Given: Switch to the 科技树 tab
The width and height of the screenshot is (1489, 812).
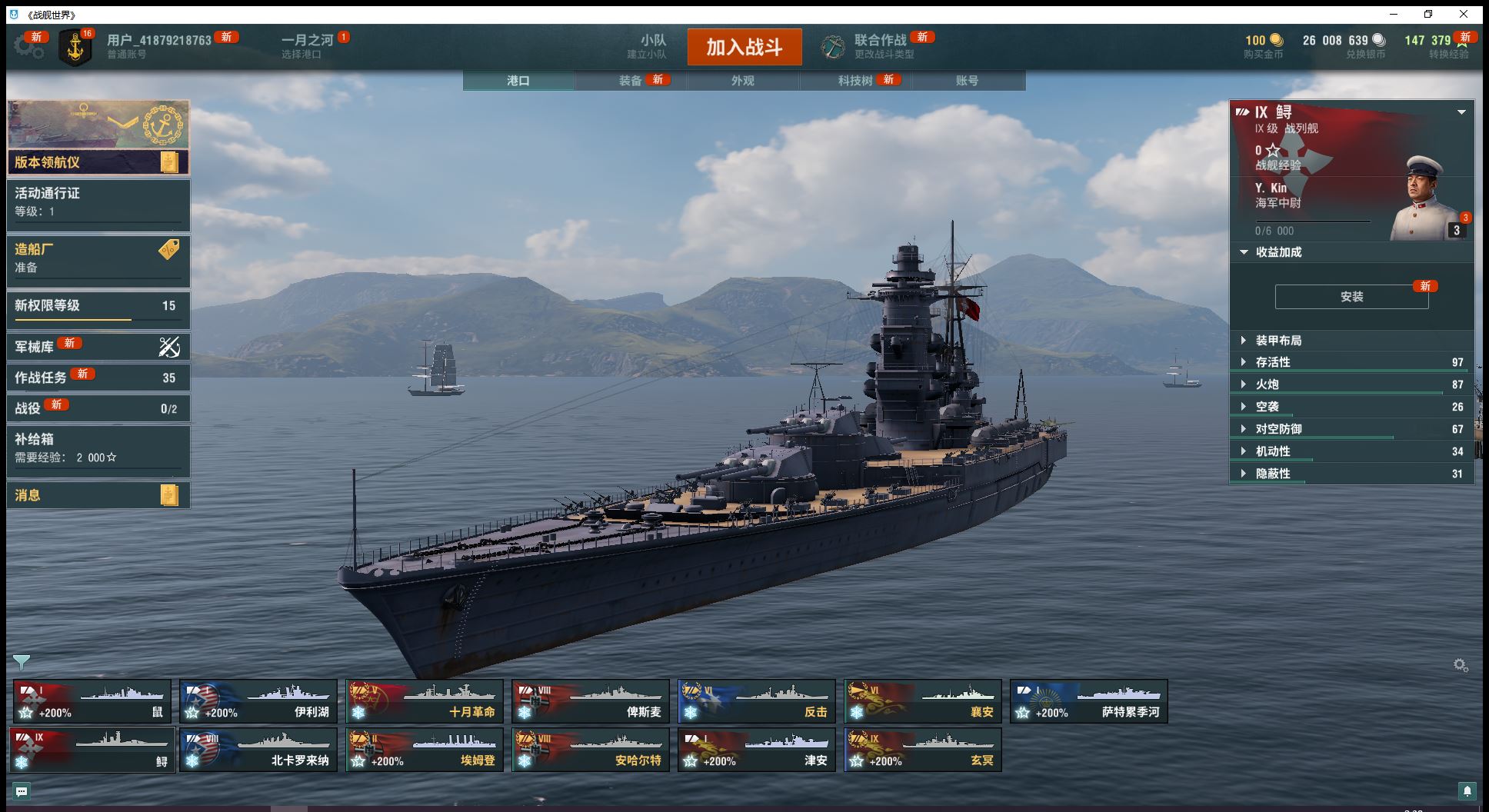Looking at the screenshot, I should 855,81.
